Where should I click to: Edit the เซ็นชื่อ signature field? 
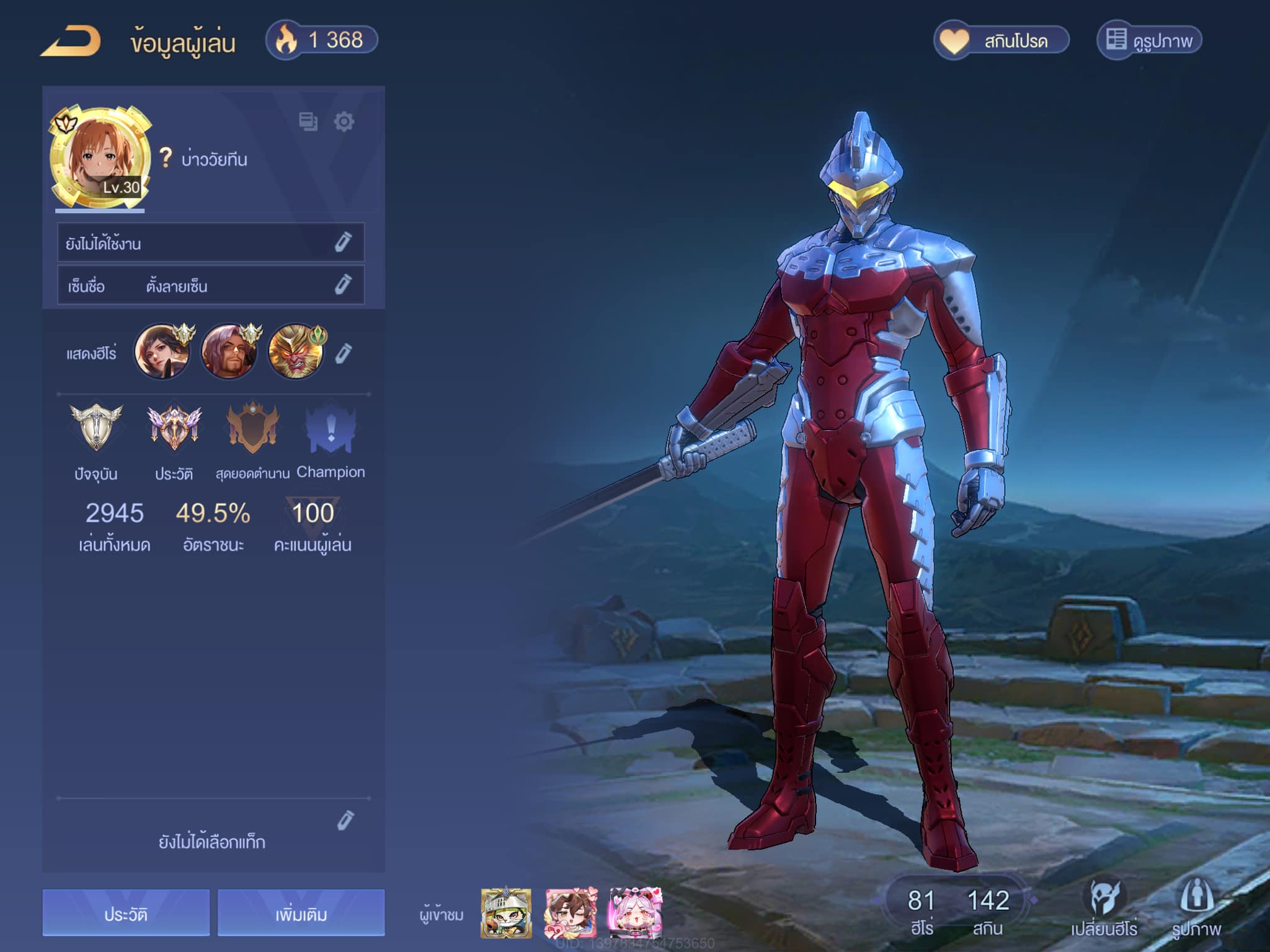(x=343, y=285)
